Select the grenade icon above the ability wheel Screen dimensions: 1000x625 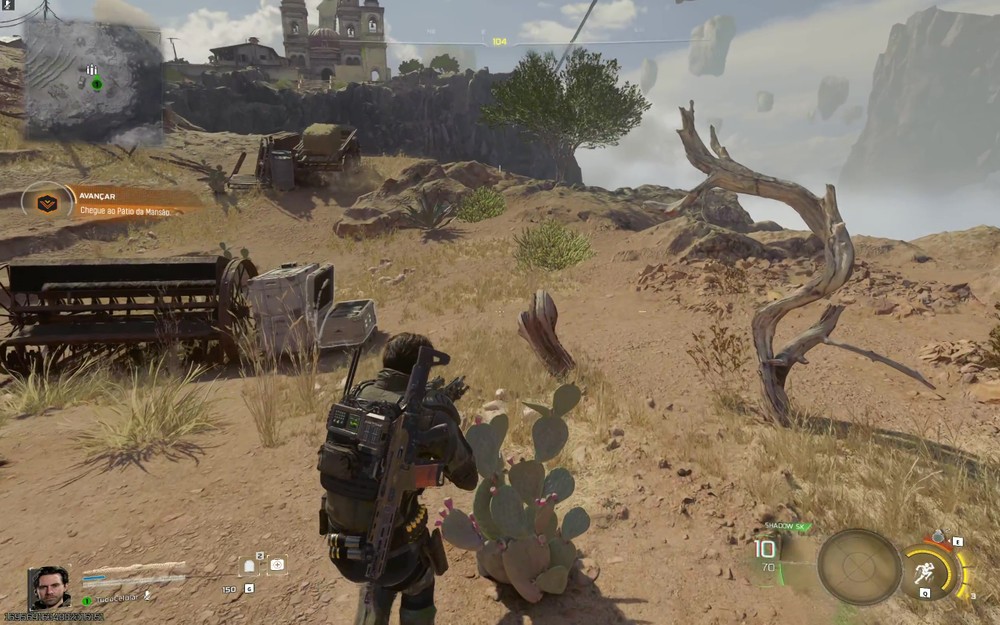(938, 539)
